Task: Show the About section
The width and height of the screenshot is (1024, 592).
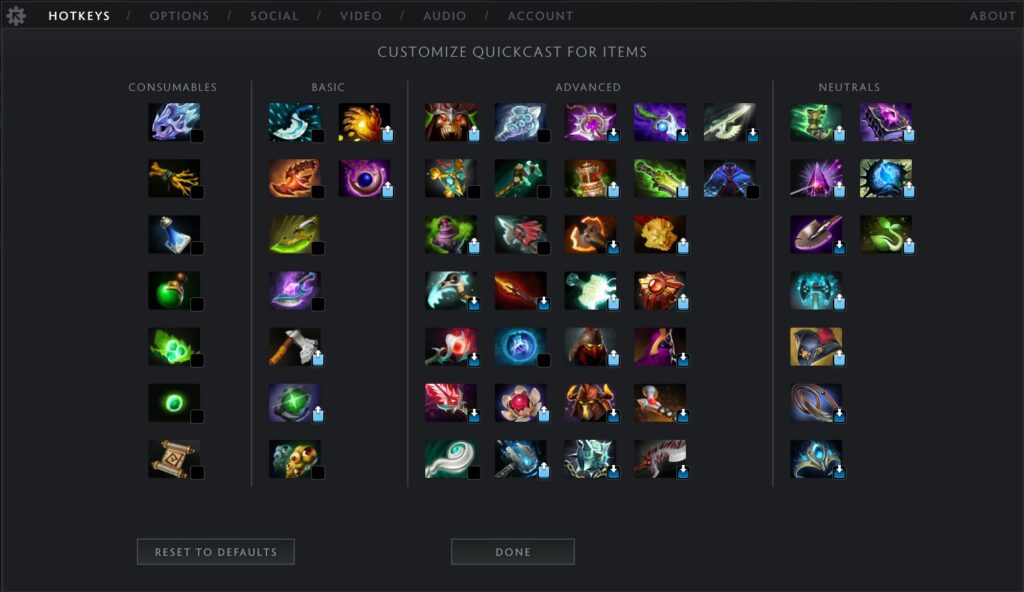Action: pyautogui.click(x=992, y=16)
